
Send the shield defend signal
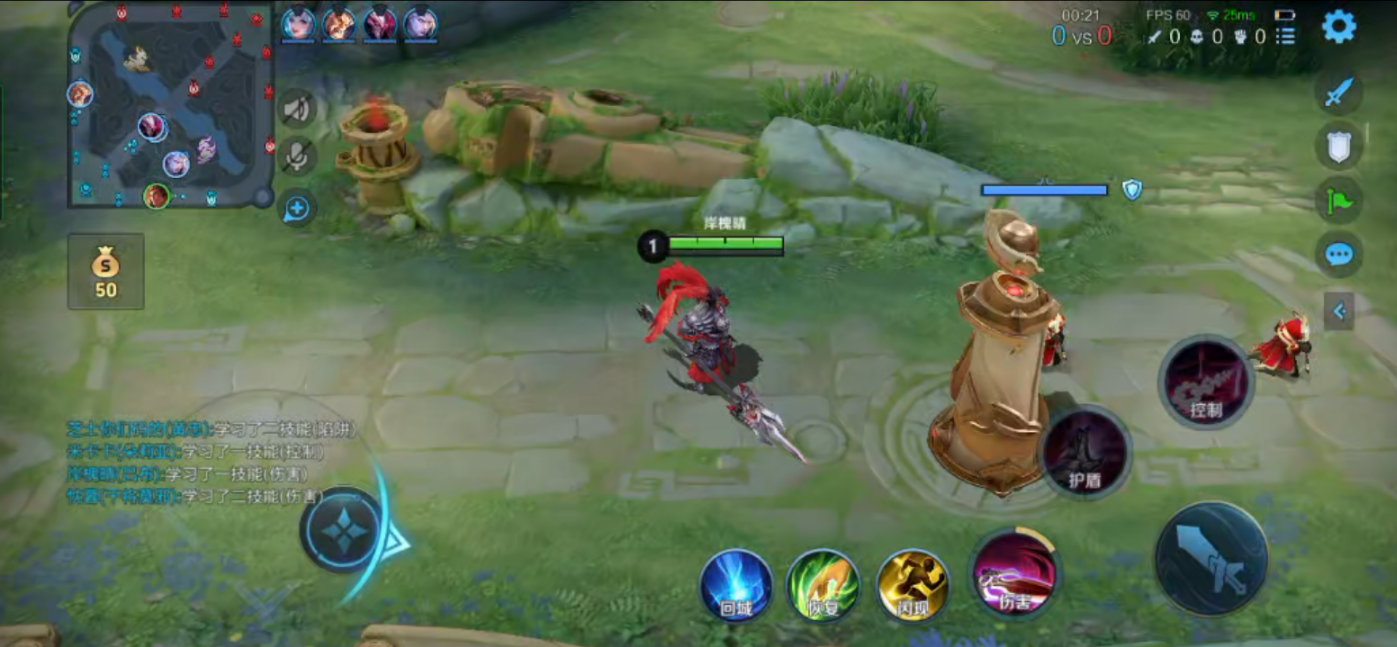[x=1339, y=148]
